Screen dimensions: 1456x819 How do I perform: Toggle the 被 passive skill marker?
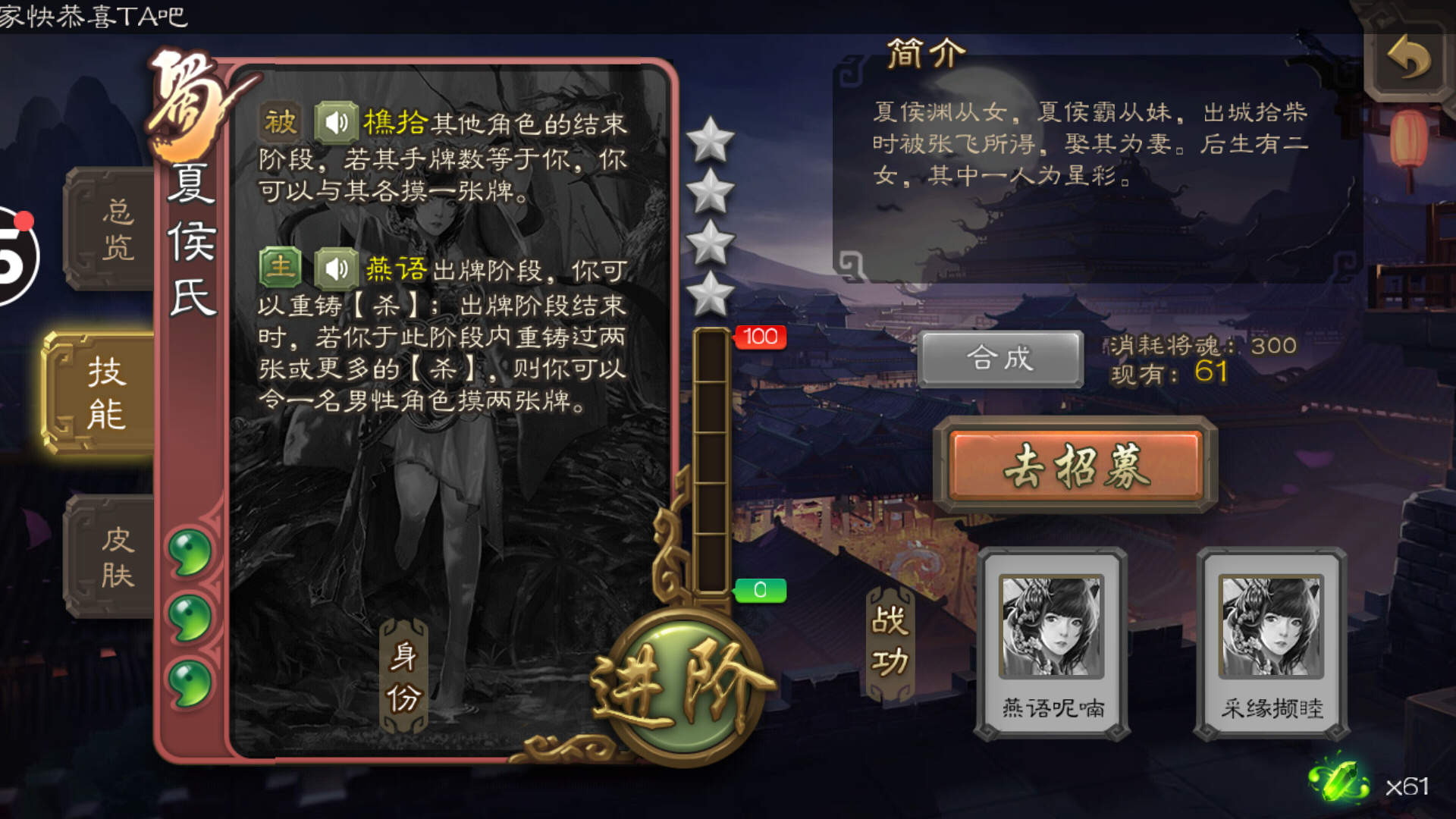click(280, 120)
